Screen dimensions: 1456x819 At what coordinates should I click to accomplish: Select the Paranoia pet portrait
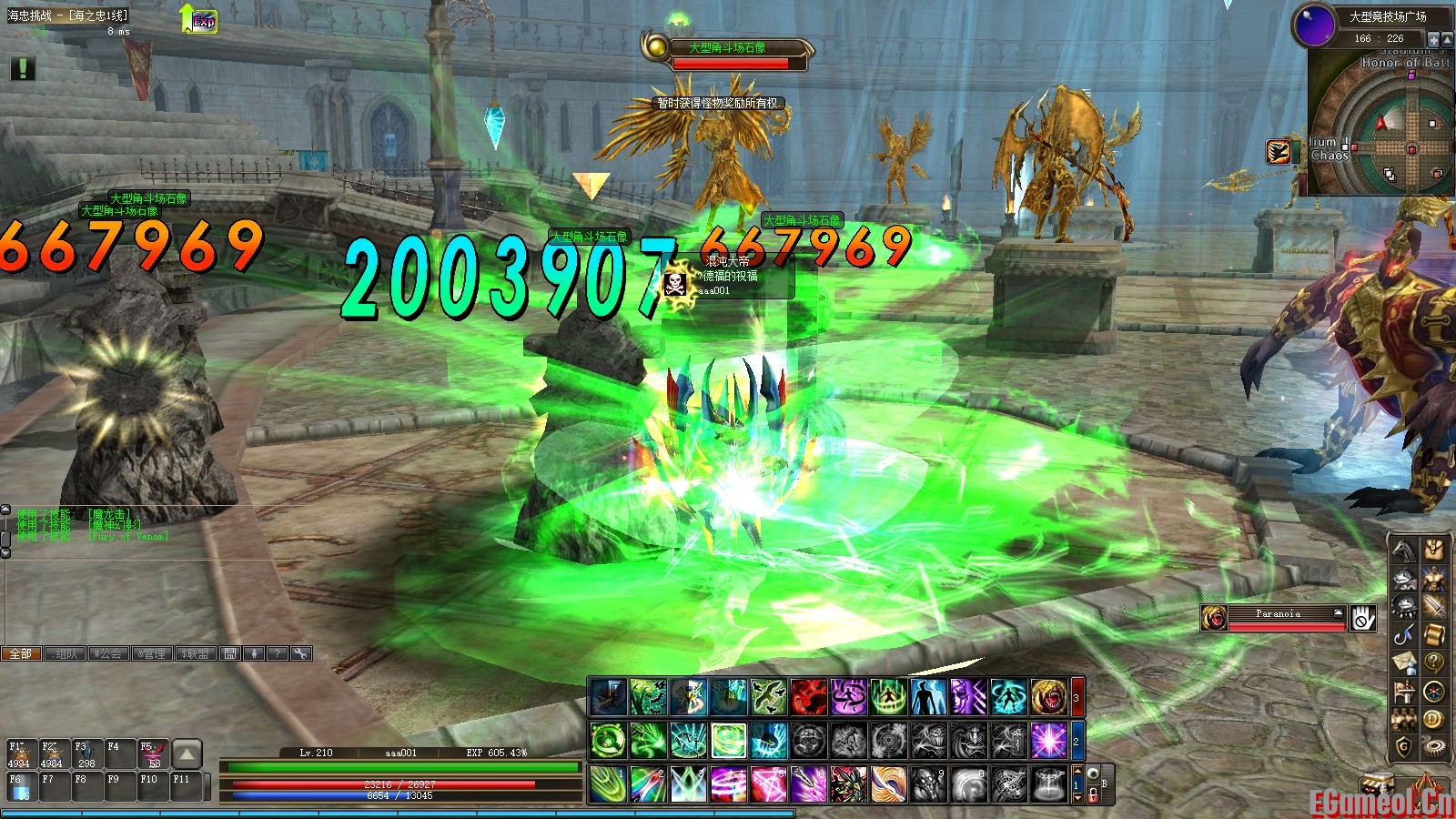click(1214, 618)
